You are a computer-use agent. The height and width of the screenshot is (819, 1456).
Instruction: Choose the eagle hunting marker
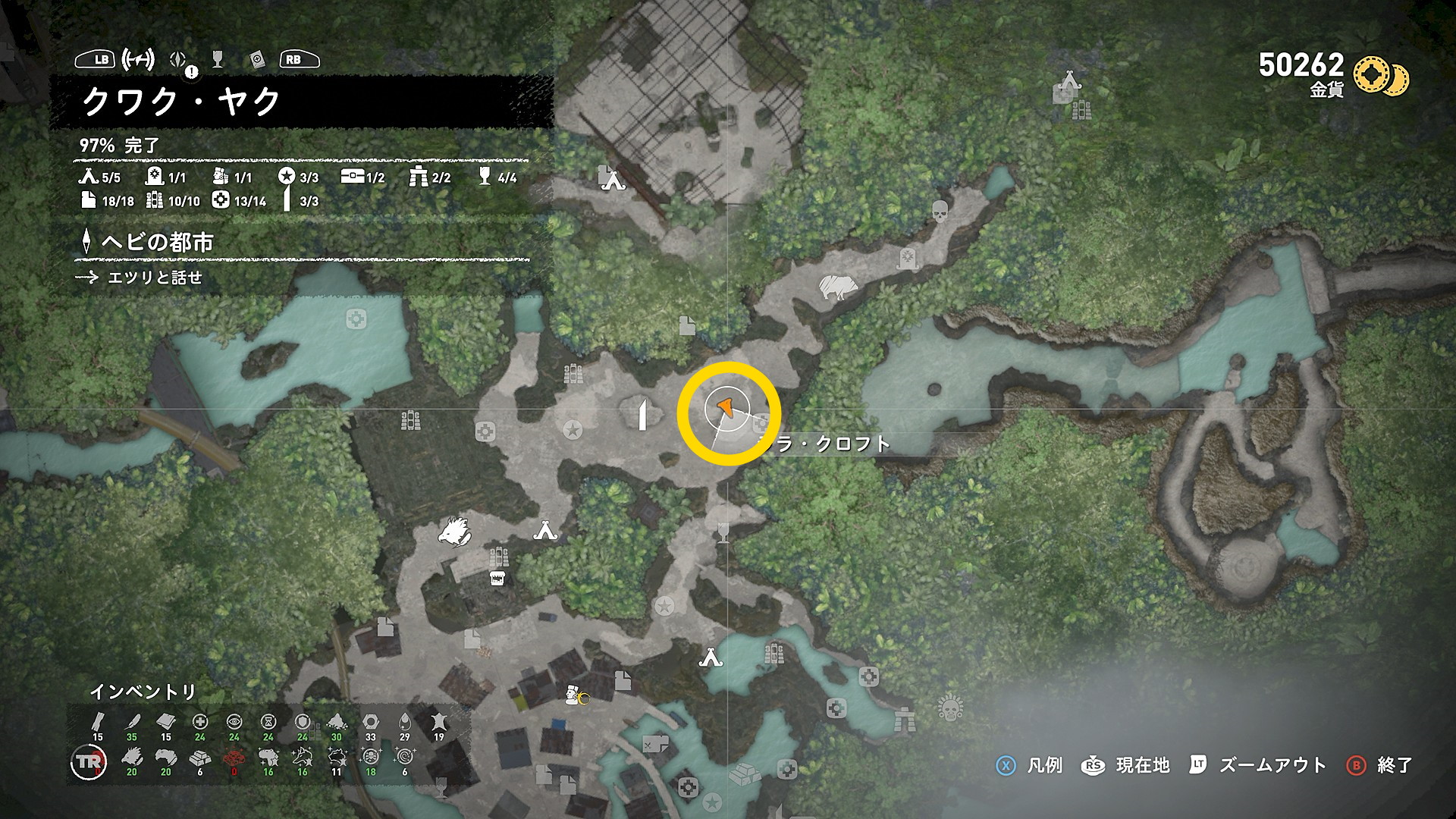tap(453, 530)
